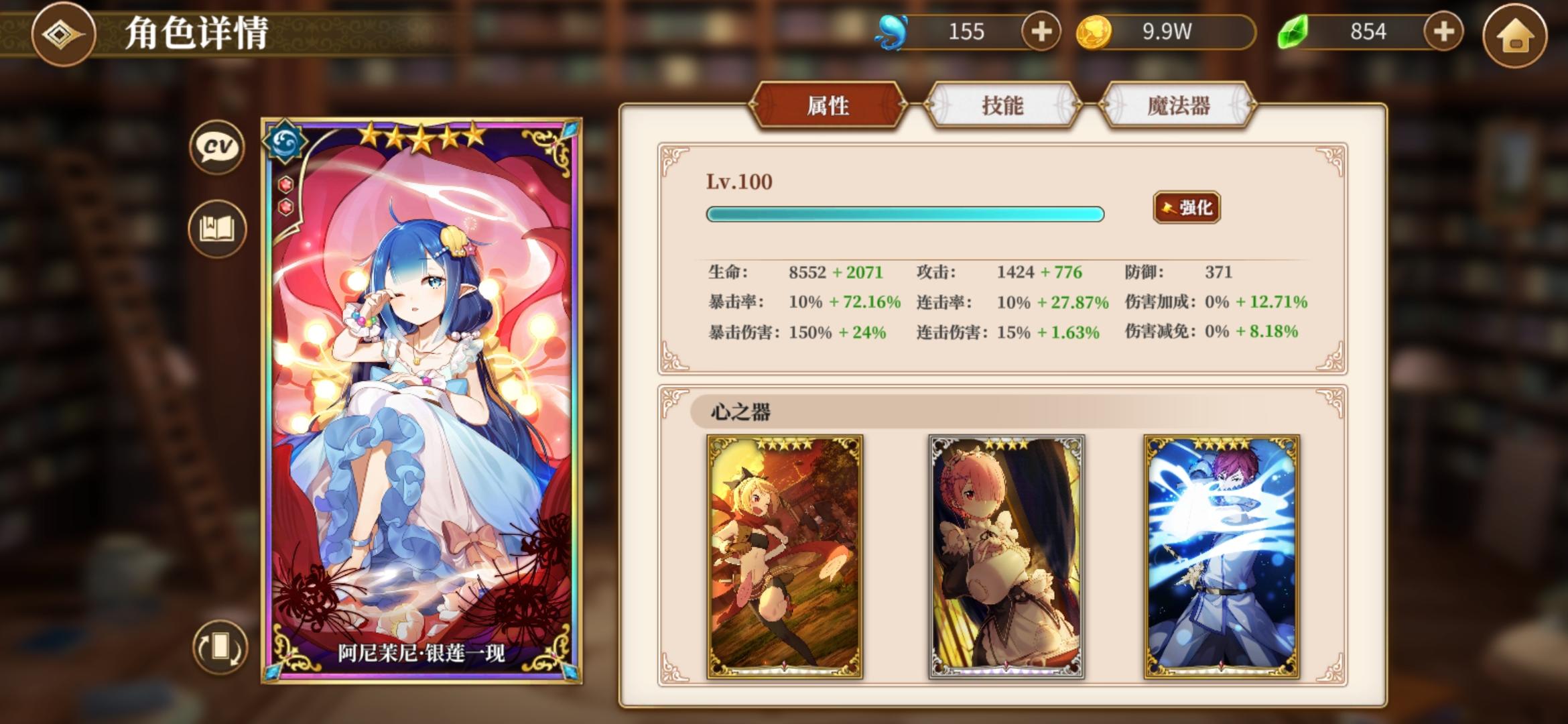The width and height of the screenshot is (1568, 724).
Task: Click the Lv.100 experience progress bar
Action: tap(905, 215)
